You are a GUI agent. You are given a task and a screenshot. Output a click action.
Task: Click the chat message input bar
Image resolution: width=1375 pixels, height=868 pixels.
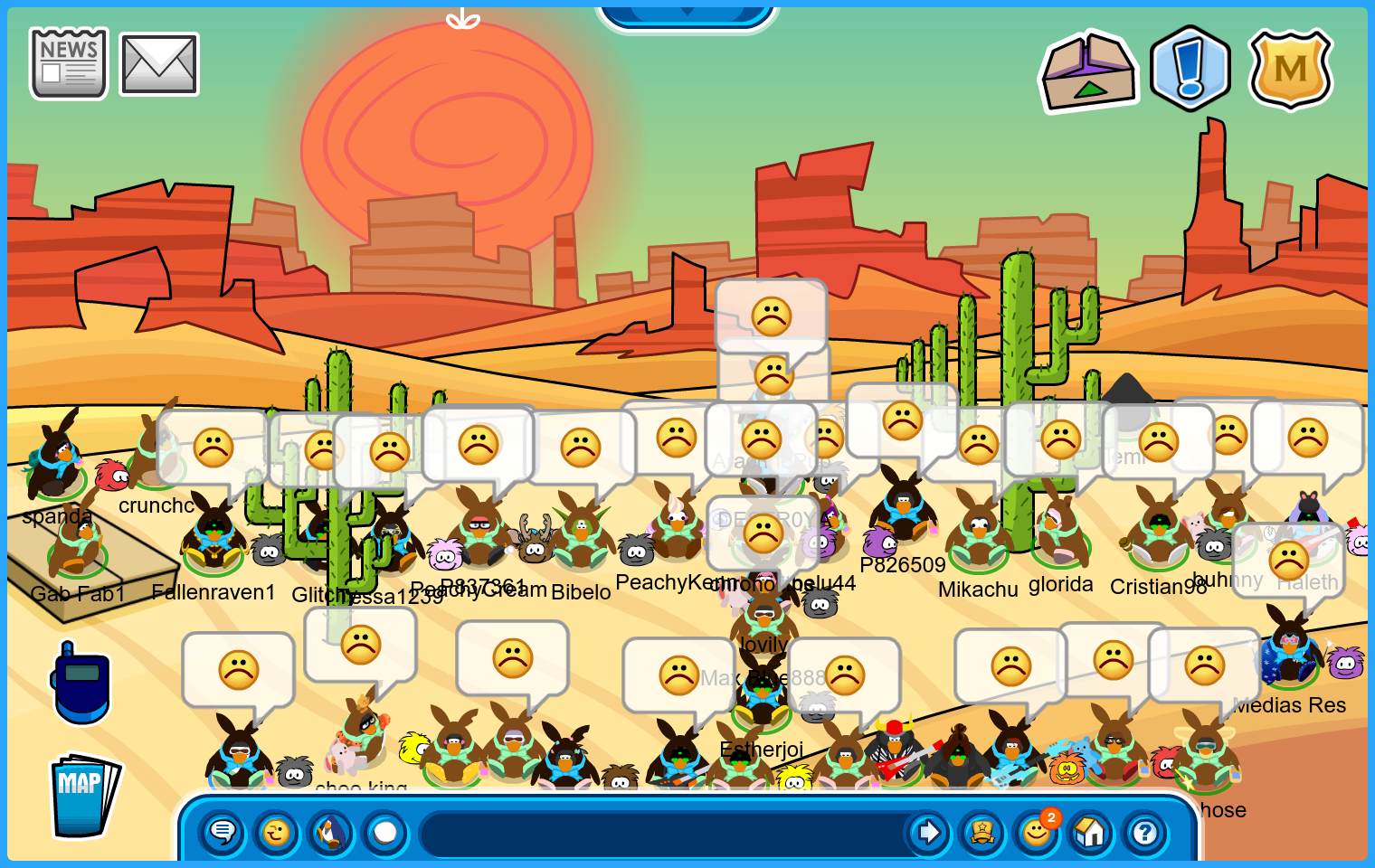pos(665,833)
